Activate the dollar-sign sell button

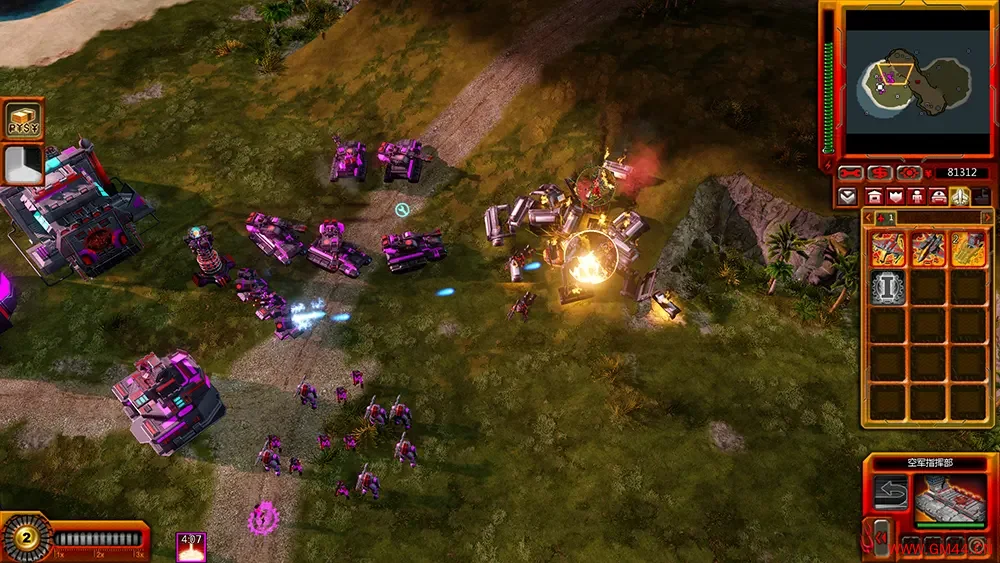[x=880, y=173]
